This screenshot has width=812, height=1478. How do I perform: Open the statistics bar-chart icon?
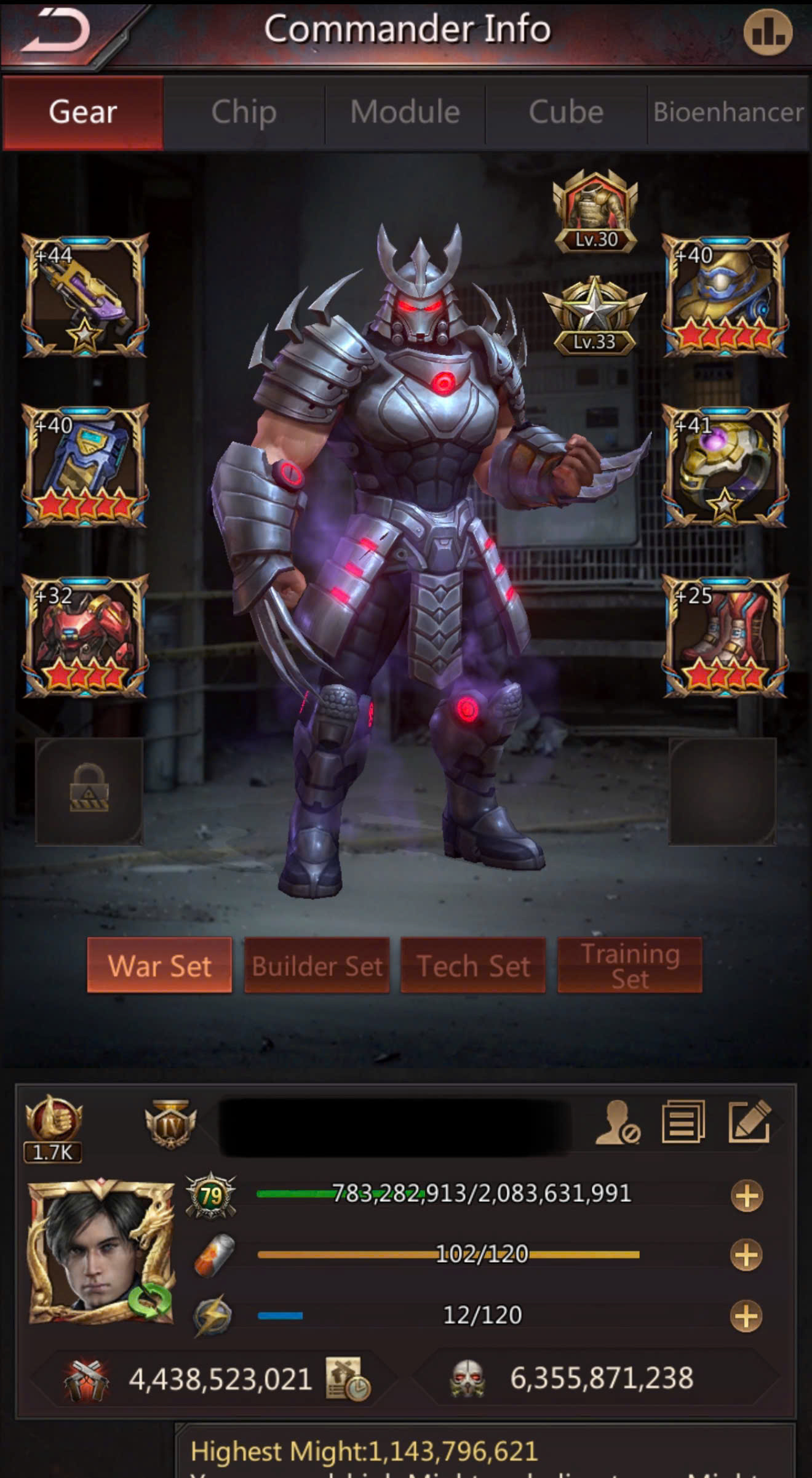(x=768, y=32)
